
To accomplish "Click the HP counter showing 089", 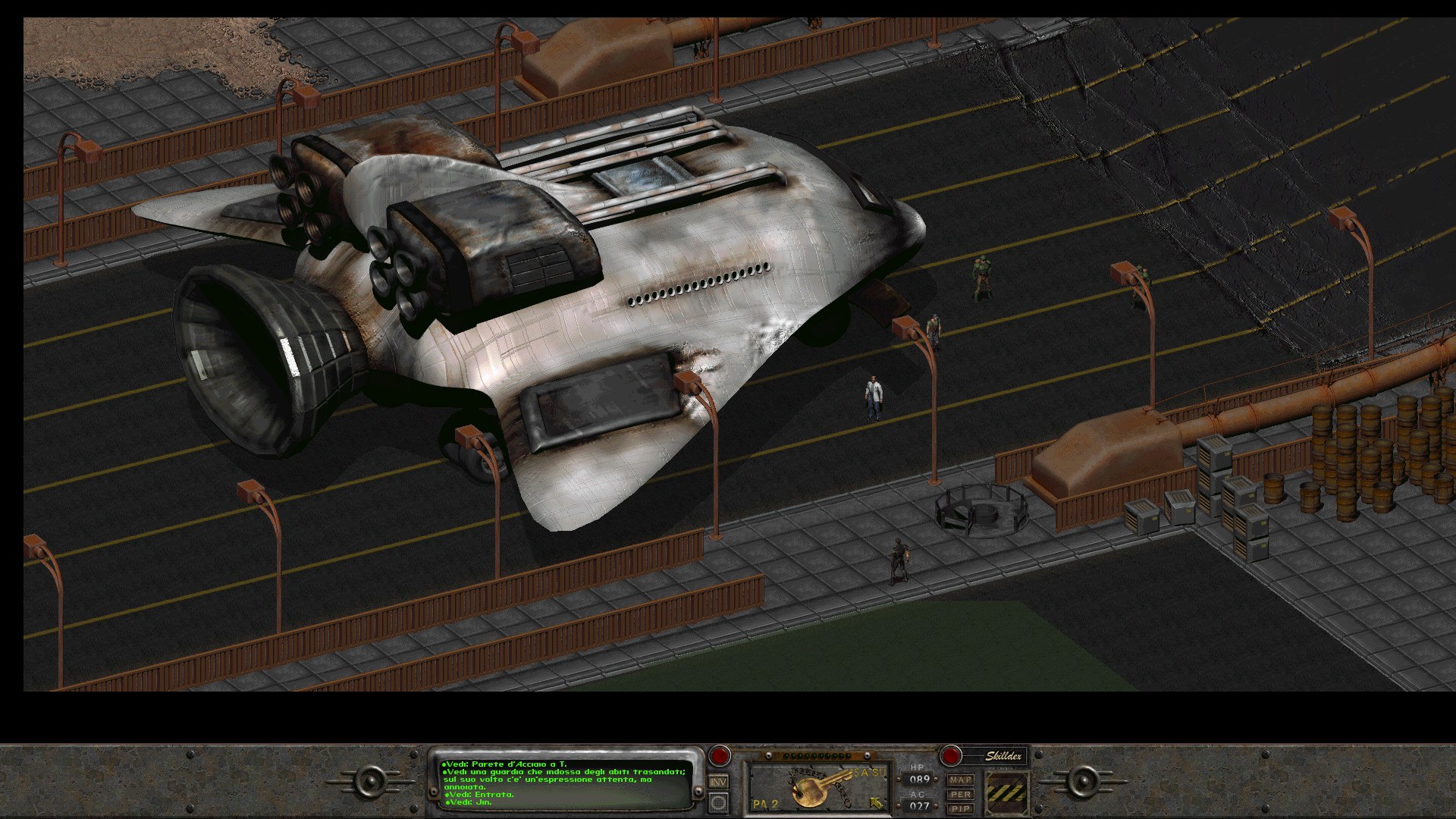I will [919, 779].
